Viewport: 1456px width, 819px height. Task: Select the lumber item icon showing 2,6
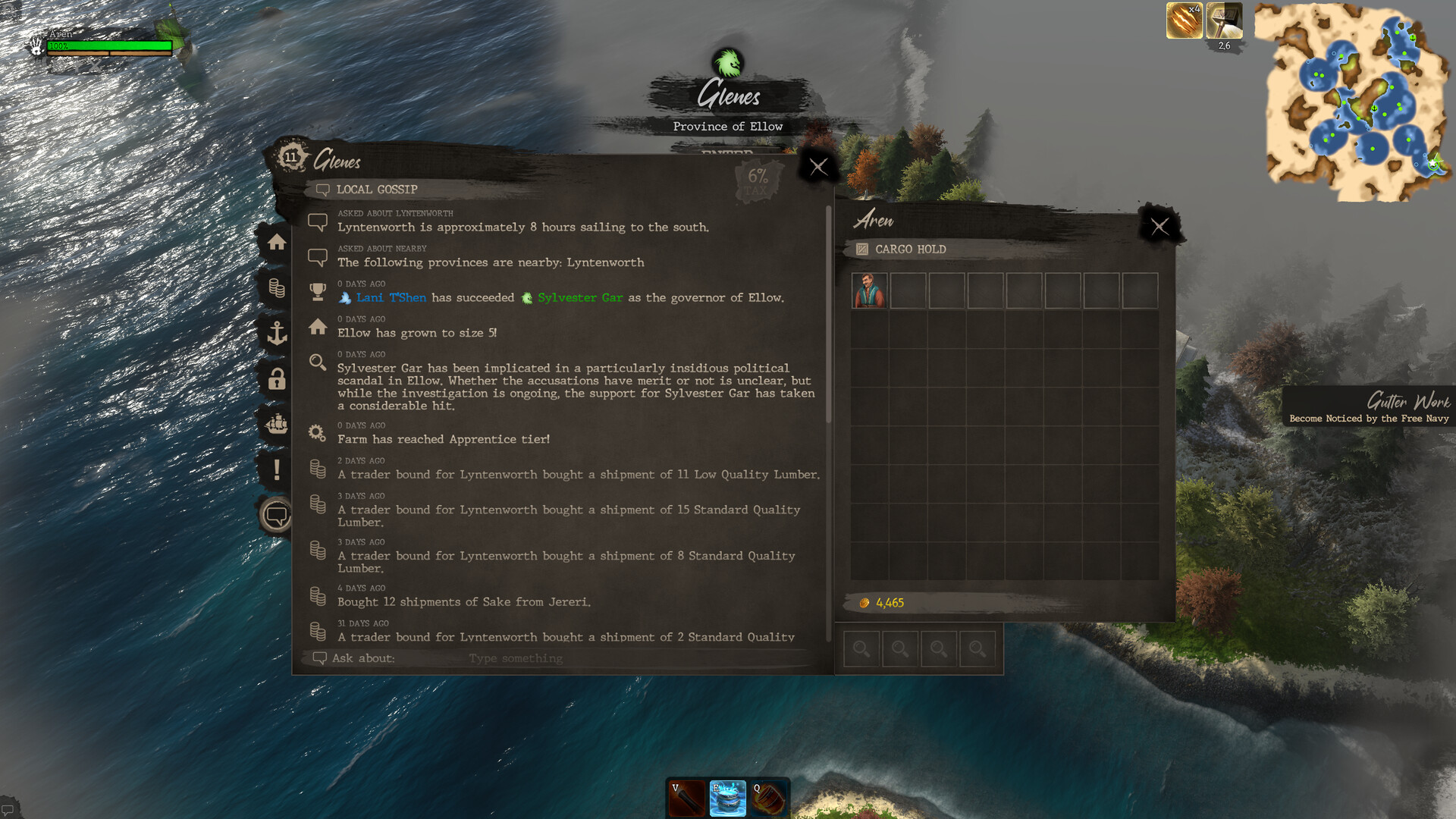click(1224, 20)
